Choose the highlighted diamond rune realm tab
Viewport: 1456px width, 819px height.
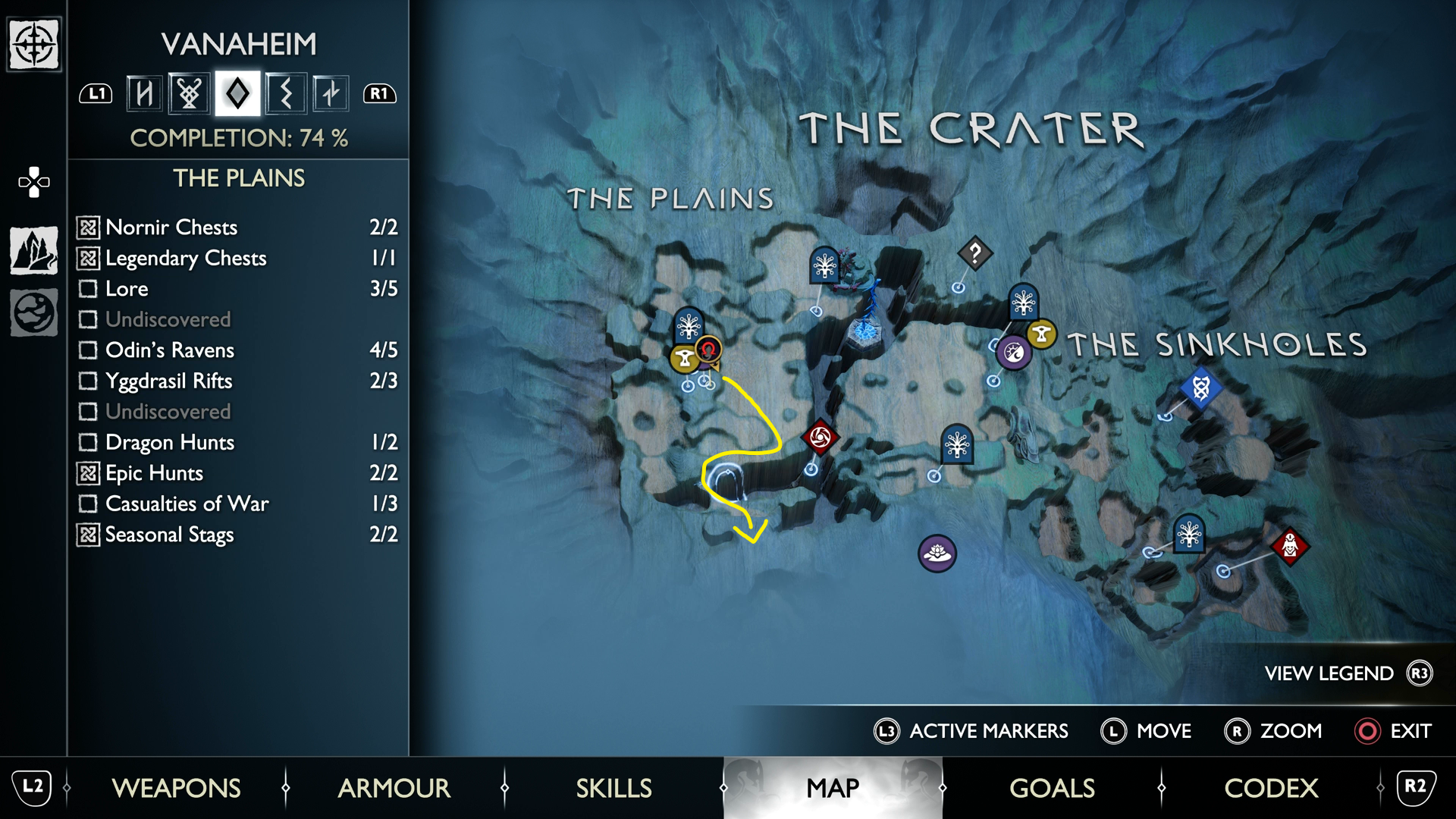pyautogui.click(x=237, y=94)
